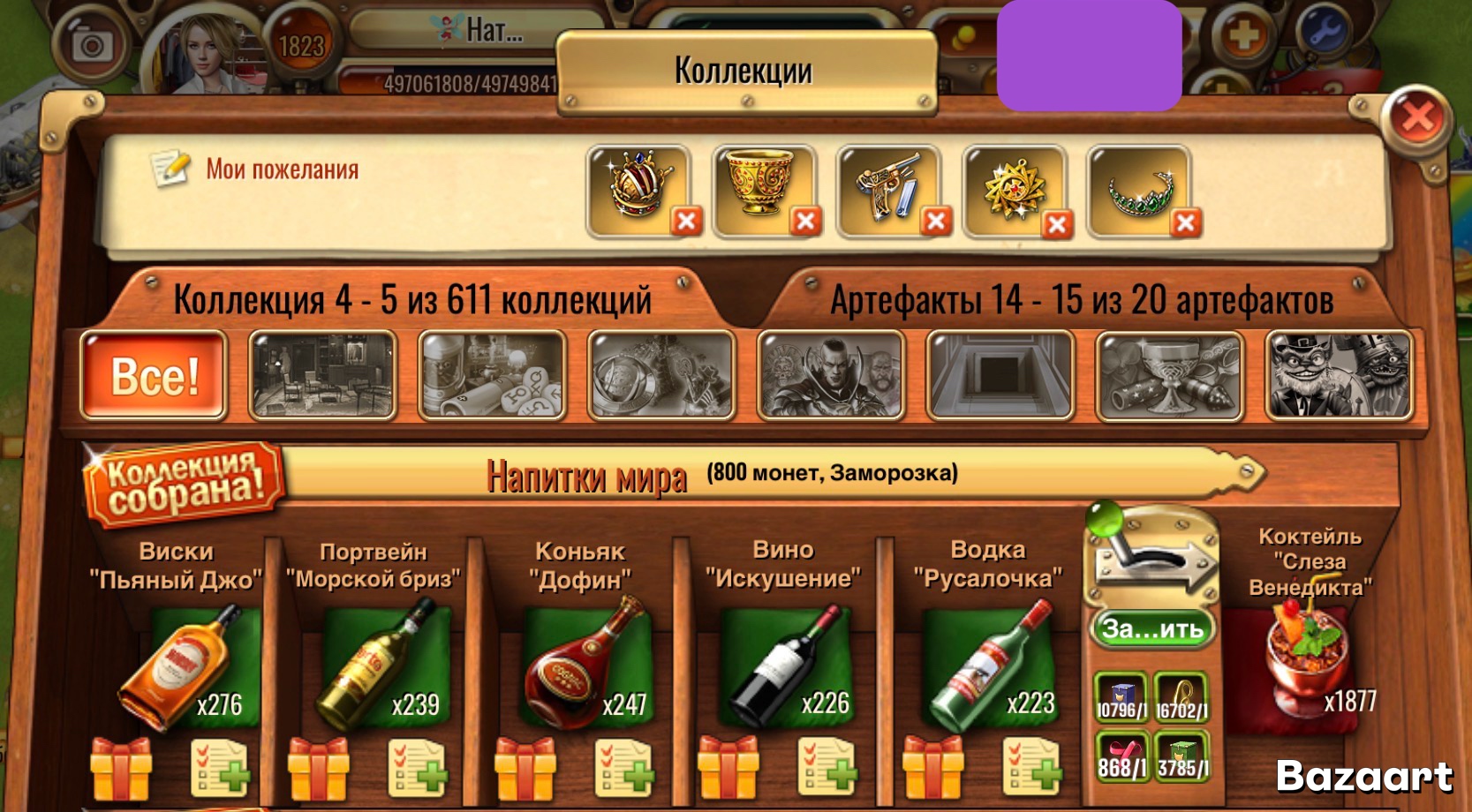Select the Коллекция 4 - 5 tab
Screen dimensions: 1472x812
point(413,300)
